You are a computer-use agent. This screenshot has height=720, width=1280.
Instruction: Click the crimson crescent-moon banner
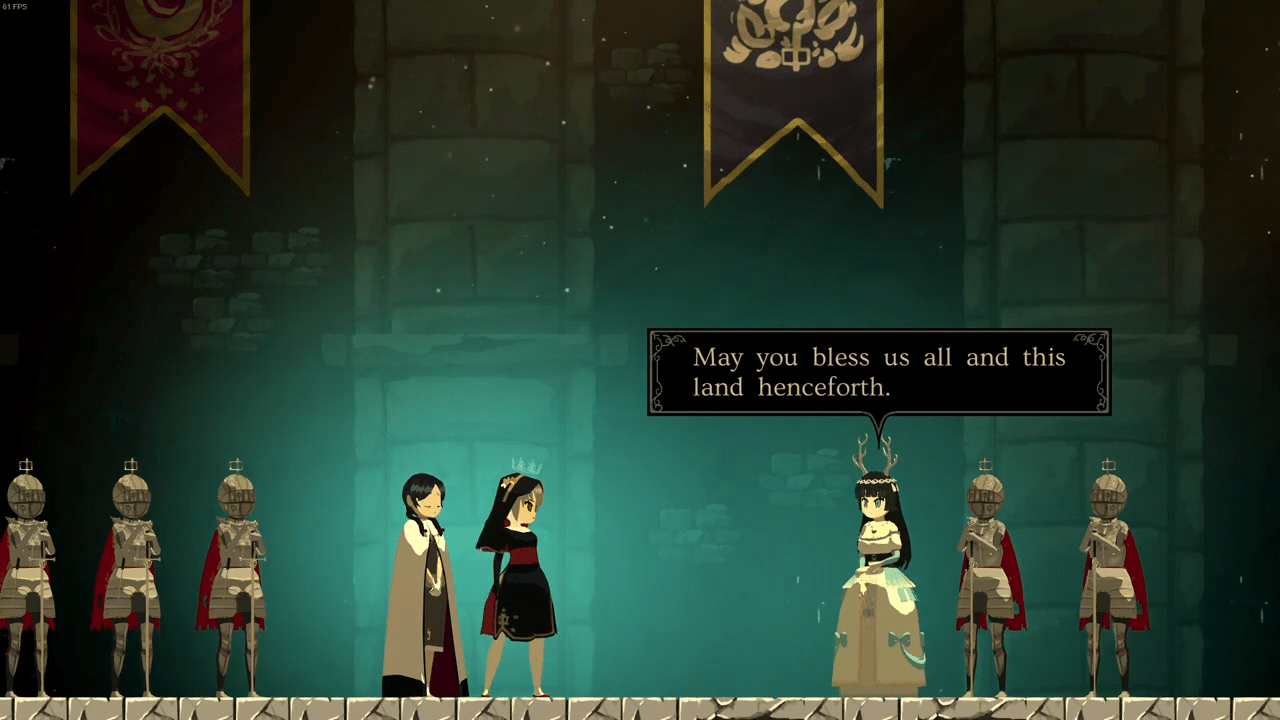point(163,90)
